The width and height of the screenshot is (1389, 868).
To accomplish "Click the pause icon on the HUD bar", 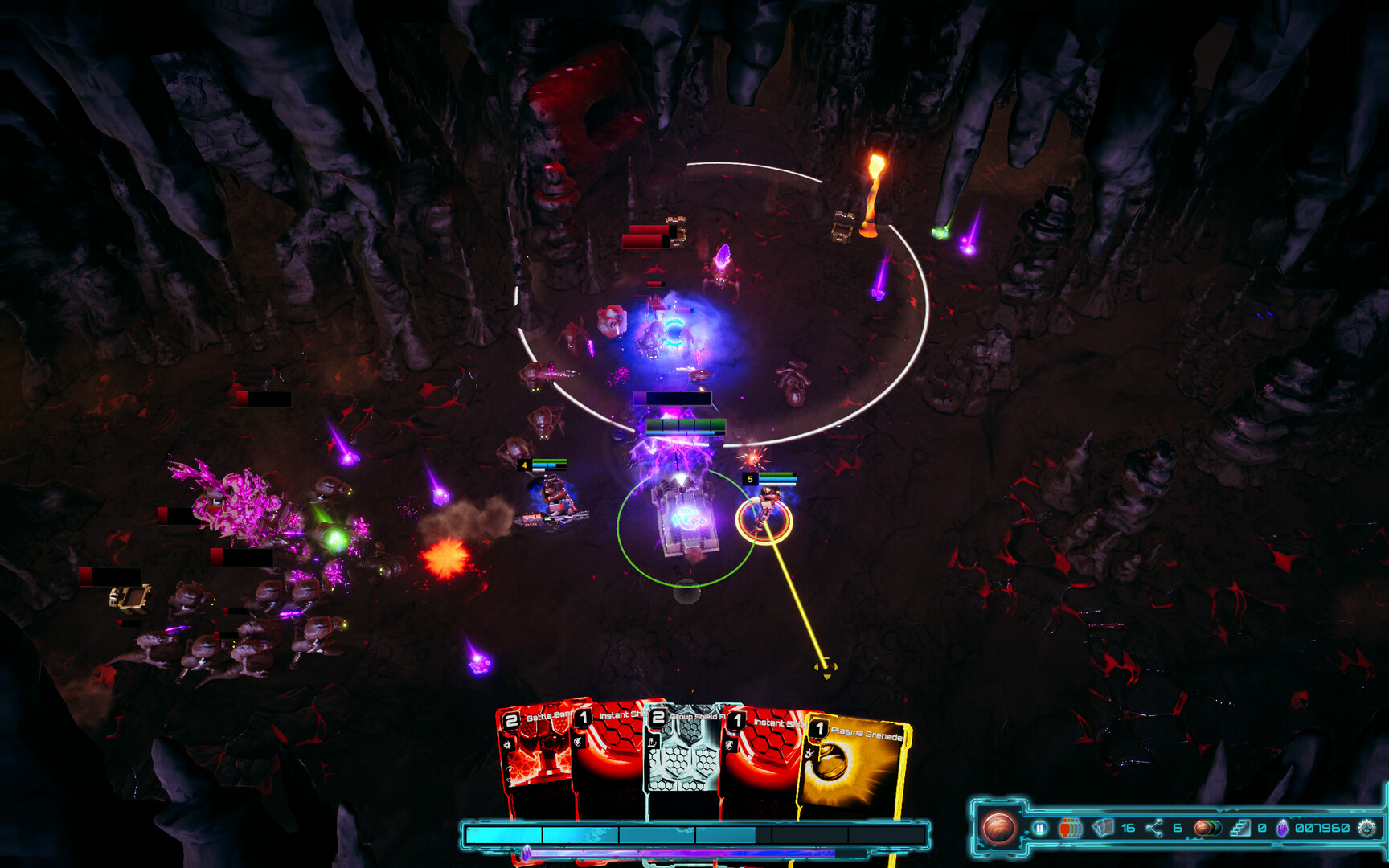I will [1040, 828].
